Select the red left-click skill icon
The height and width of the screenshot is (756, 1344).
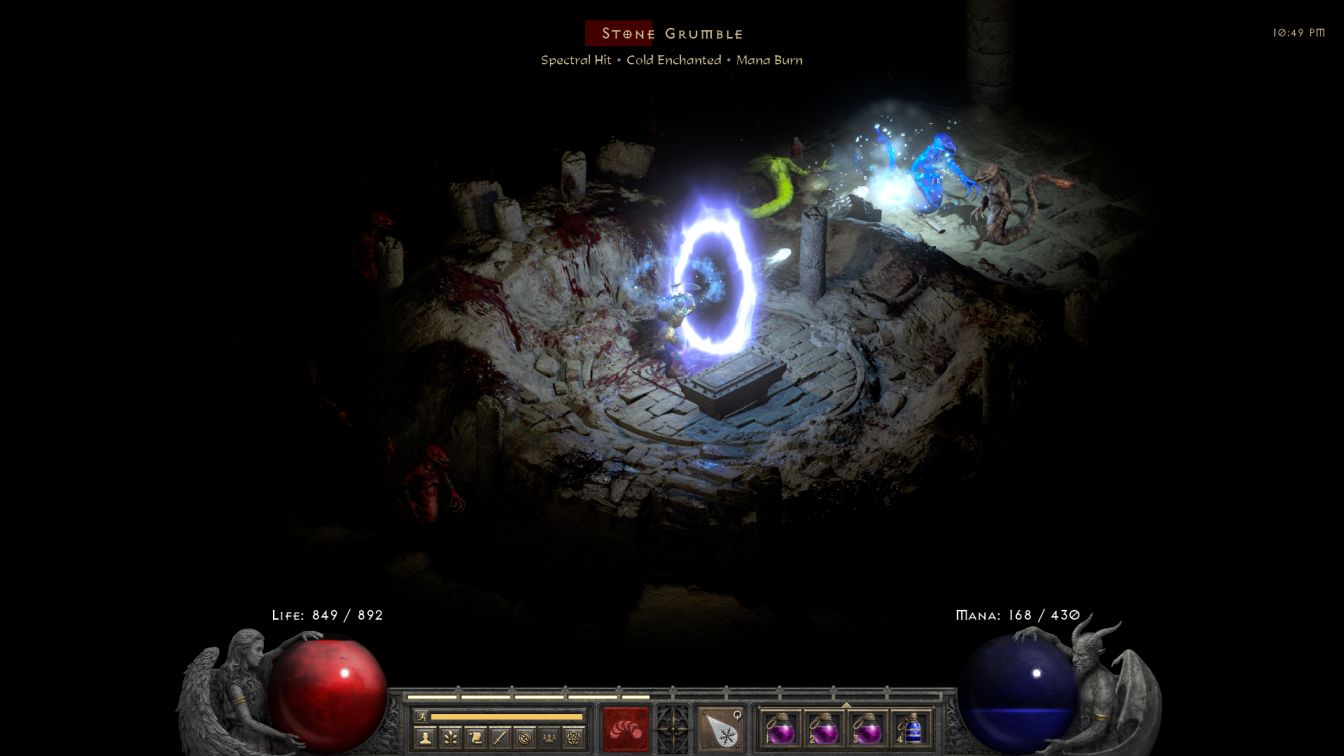(626, 727)
